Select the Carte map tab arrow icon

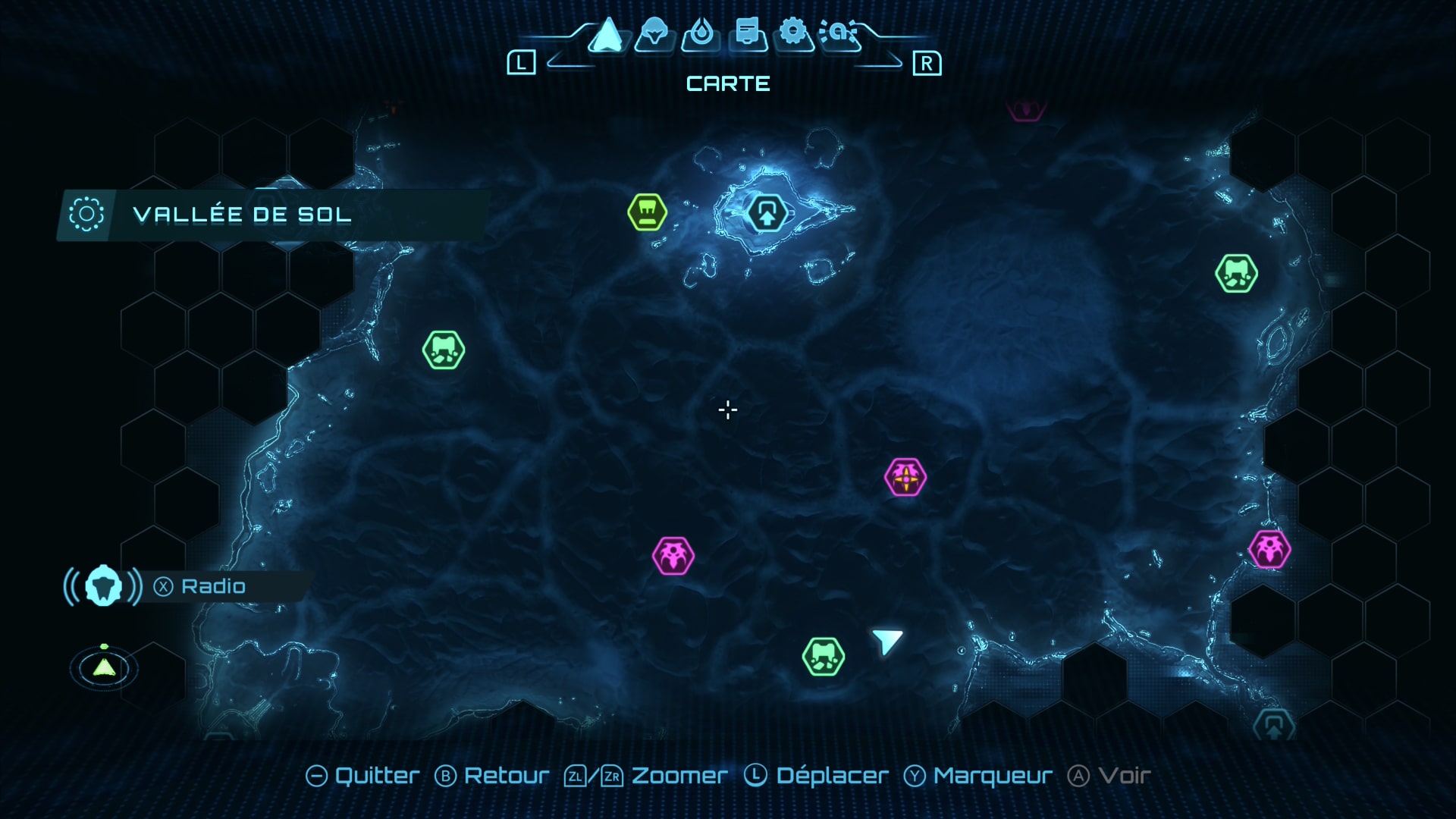pos(607,36)
